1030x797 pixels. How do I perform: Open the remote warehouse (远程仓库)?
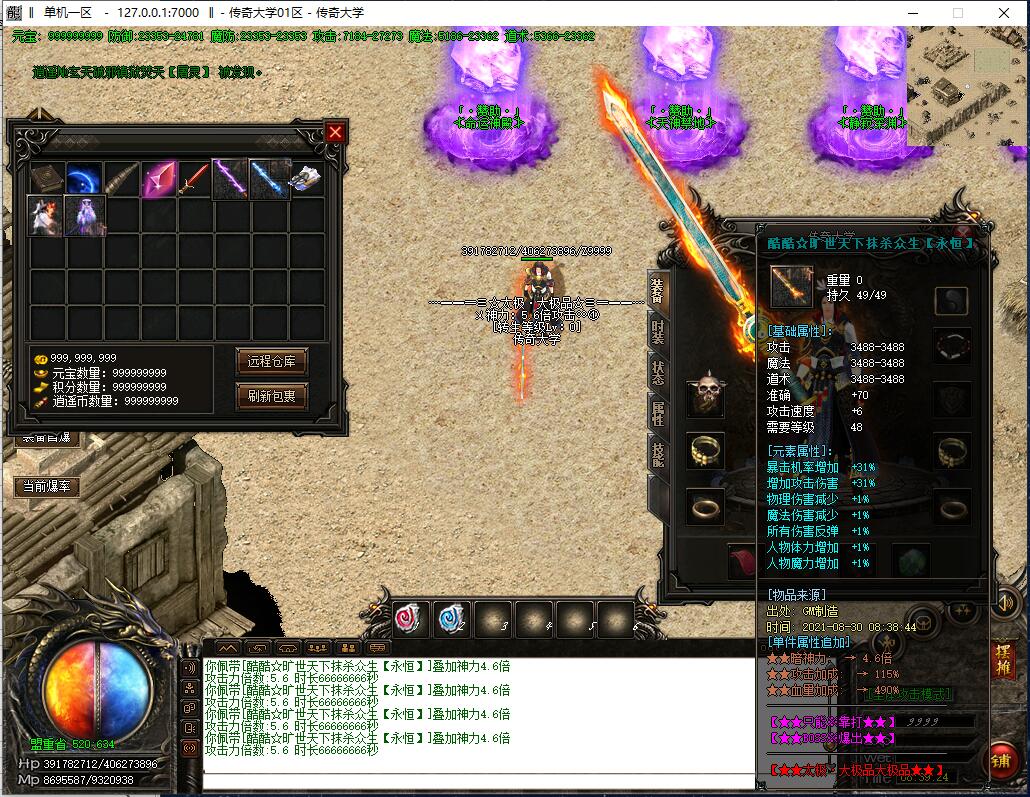(x=271, y=361)
